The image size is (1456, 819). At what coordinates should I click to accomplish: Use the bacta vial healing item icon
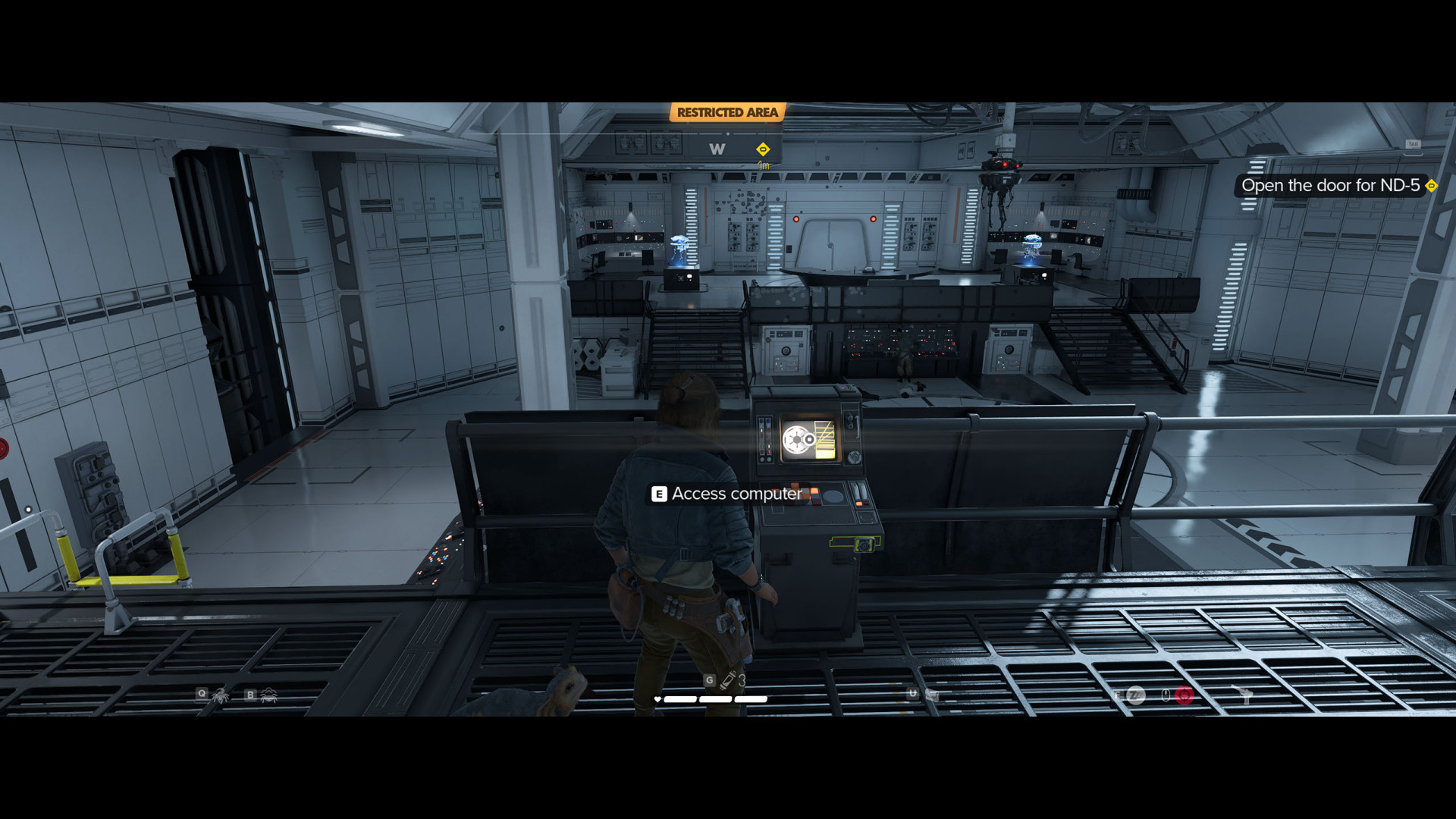pos(728,679)
